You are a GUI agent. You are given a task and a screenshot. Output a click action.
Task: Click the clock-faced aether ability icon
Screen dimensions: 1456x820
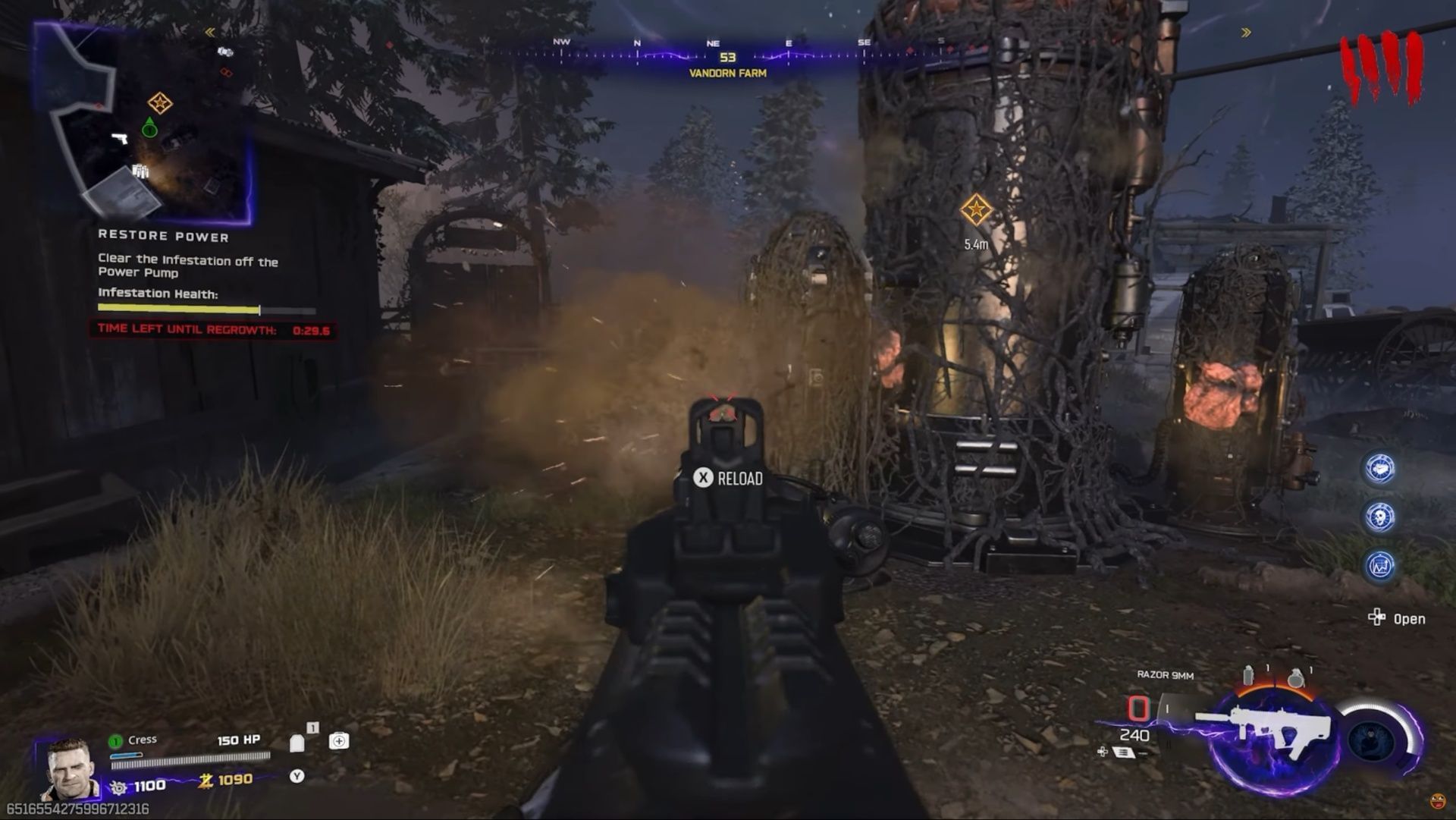point(1380,469)
